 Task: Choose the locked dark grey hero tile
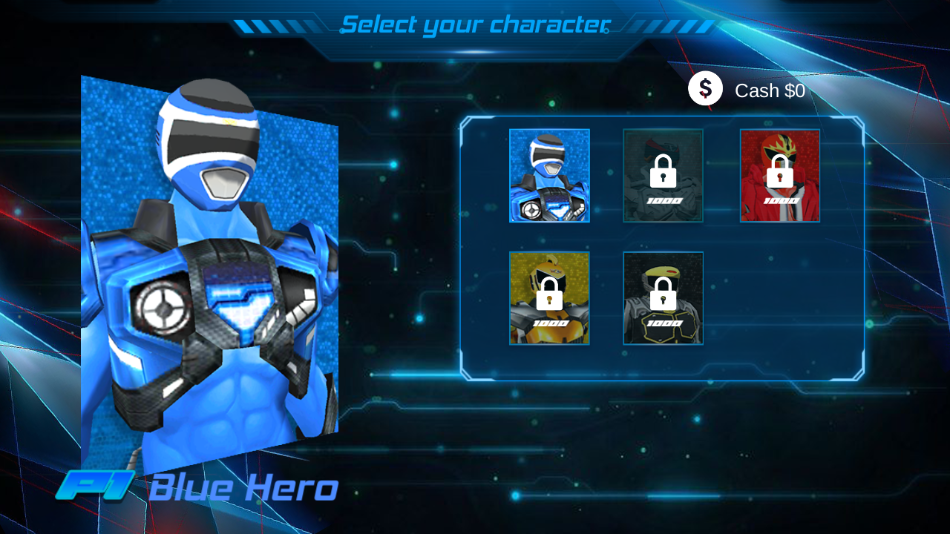coord(663,175)
